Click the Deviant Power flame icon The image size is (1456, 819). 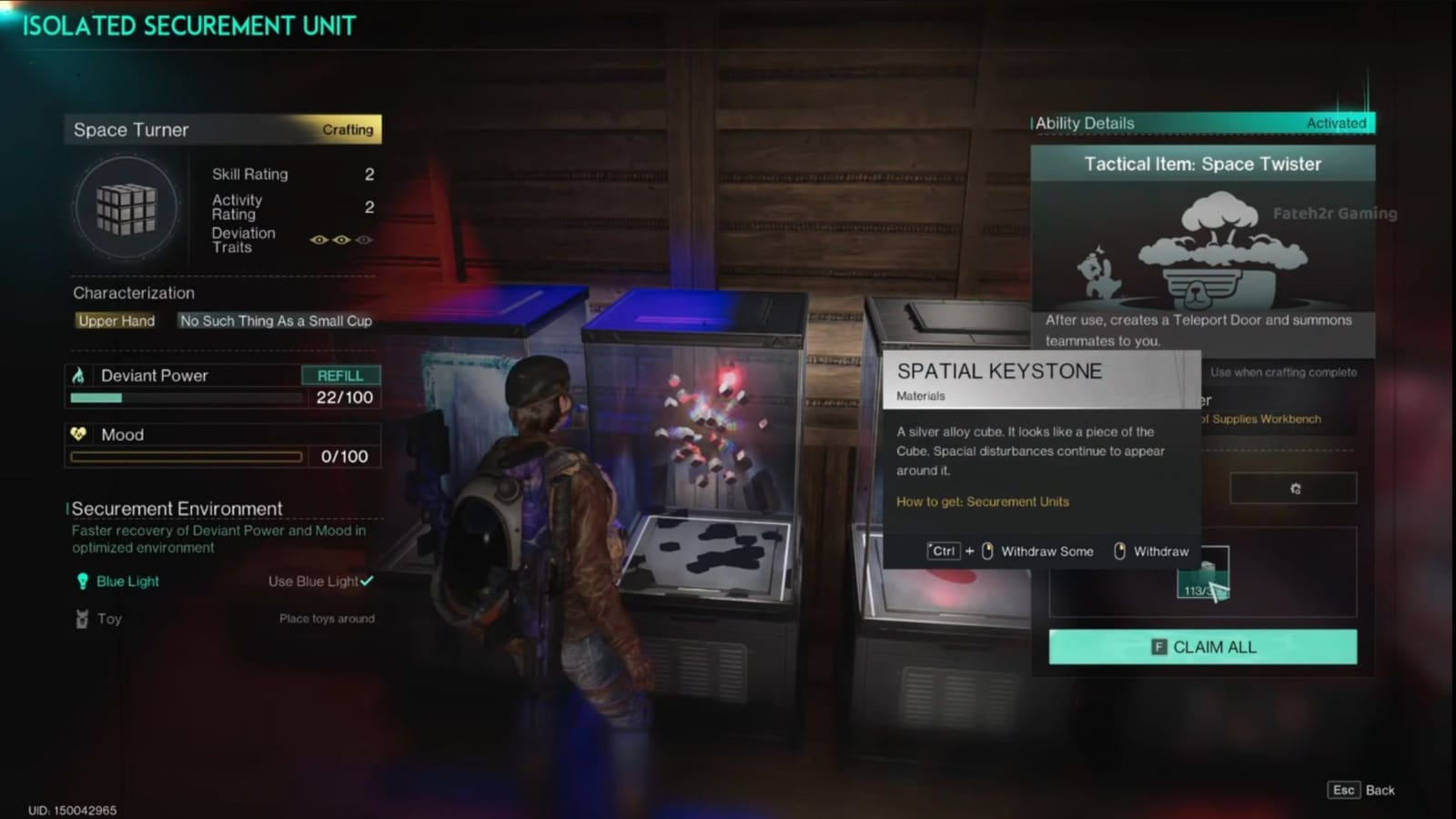coord(80,375)
